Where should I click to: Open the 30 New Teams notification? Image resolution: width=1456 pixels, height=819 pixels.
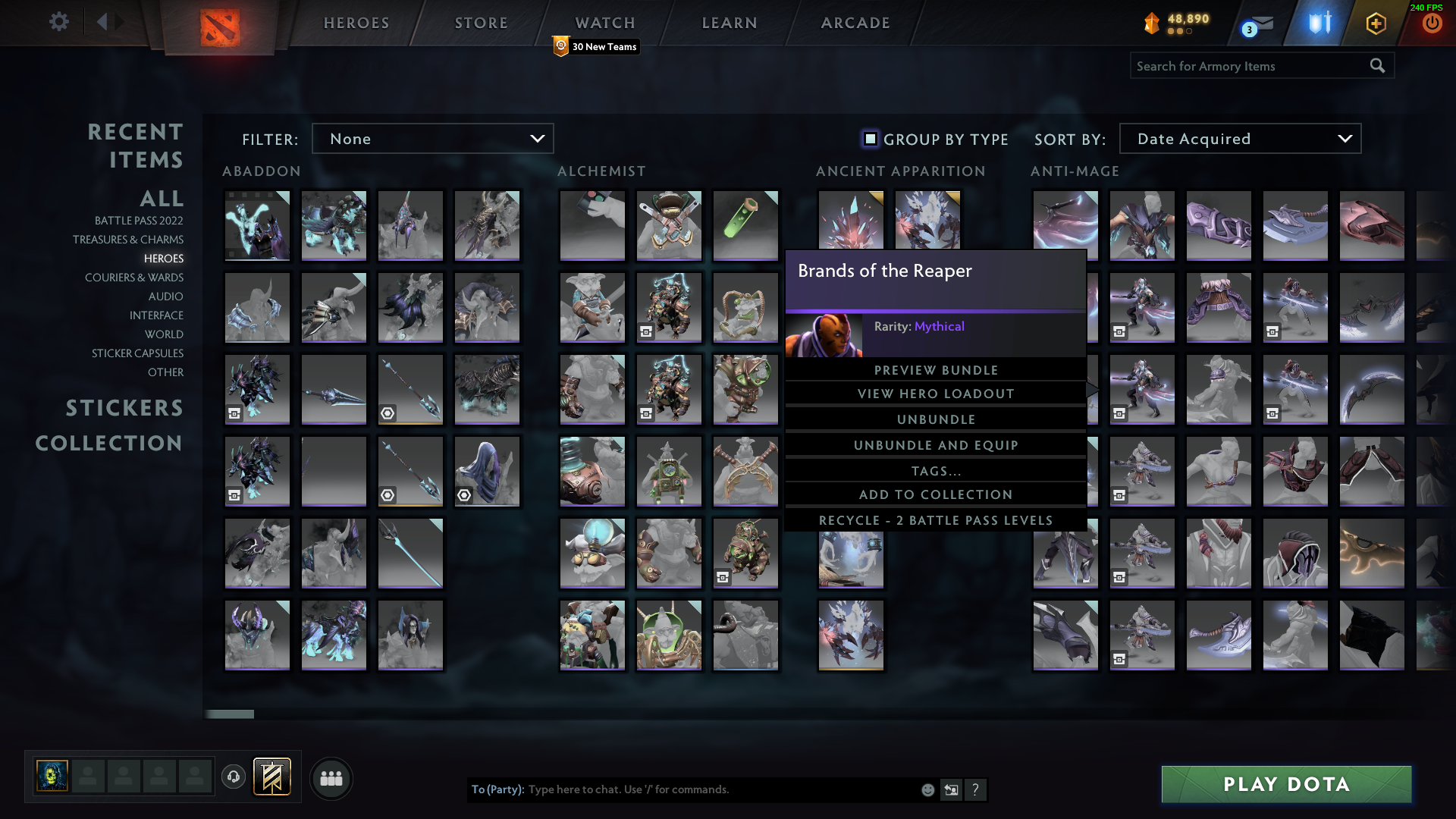click(x=595, y=46)
